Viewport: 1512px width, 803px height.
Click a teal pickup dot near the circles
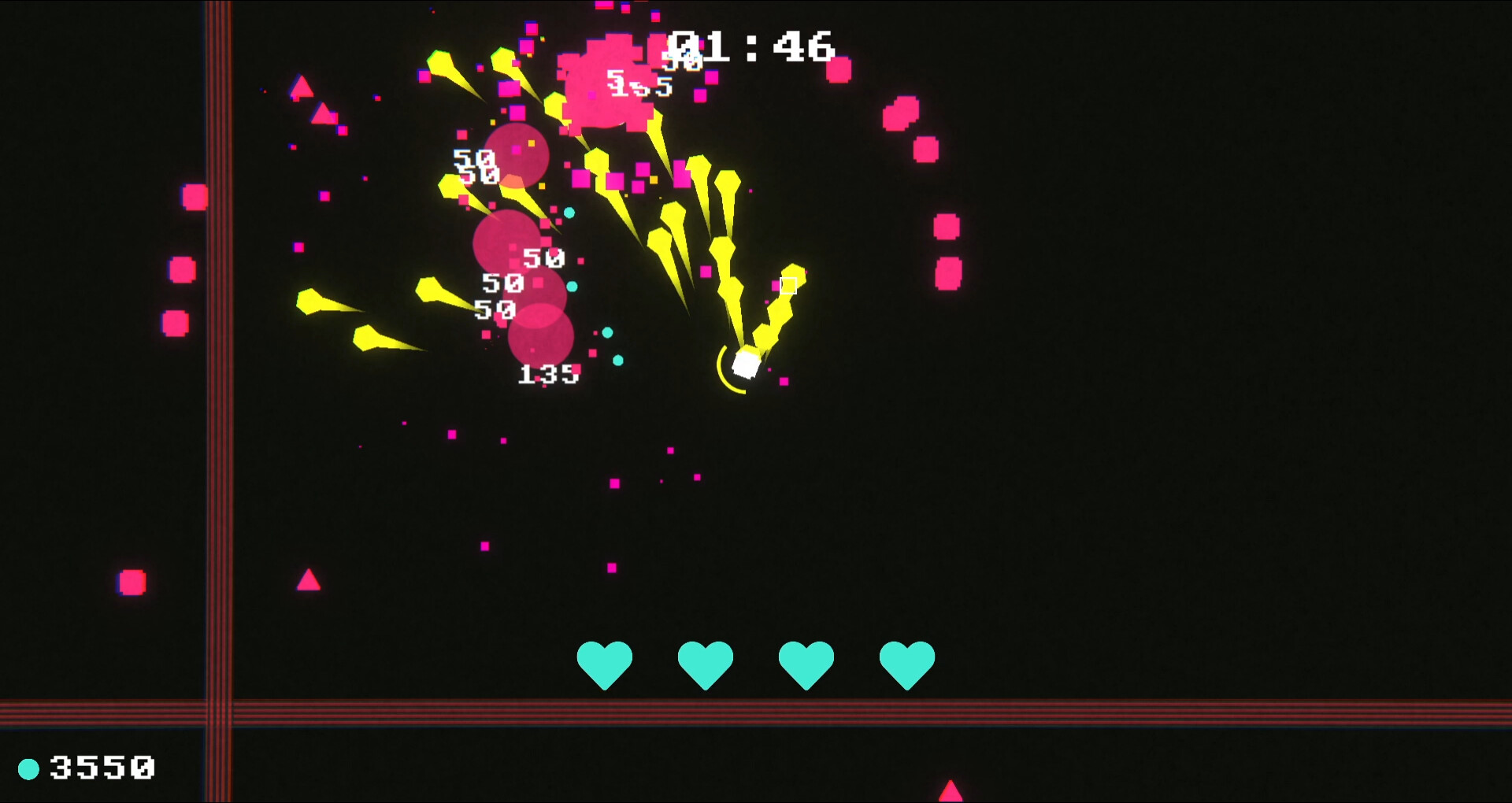pos(571,213)
